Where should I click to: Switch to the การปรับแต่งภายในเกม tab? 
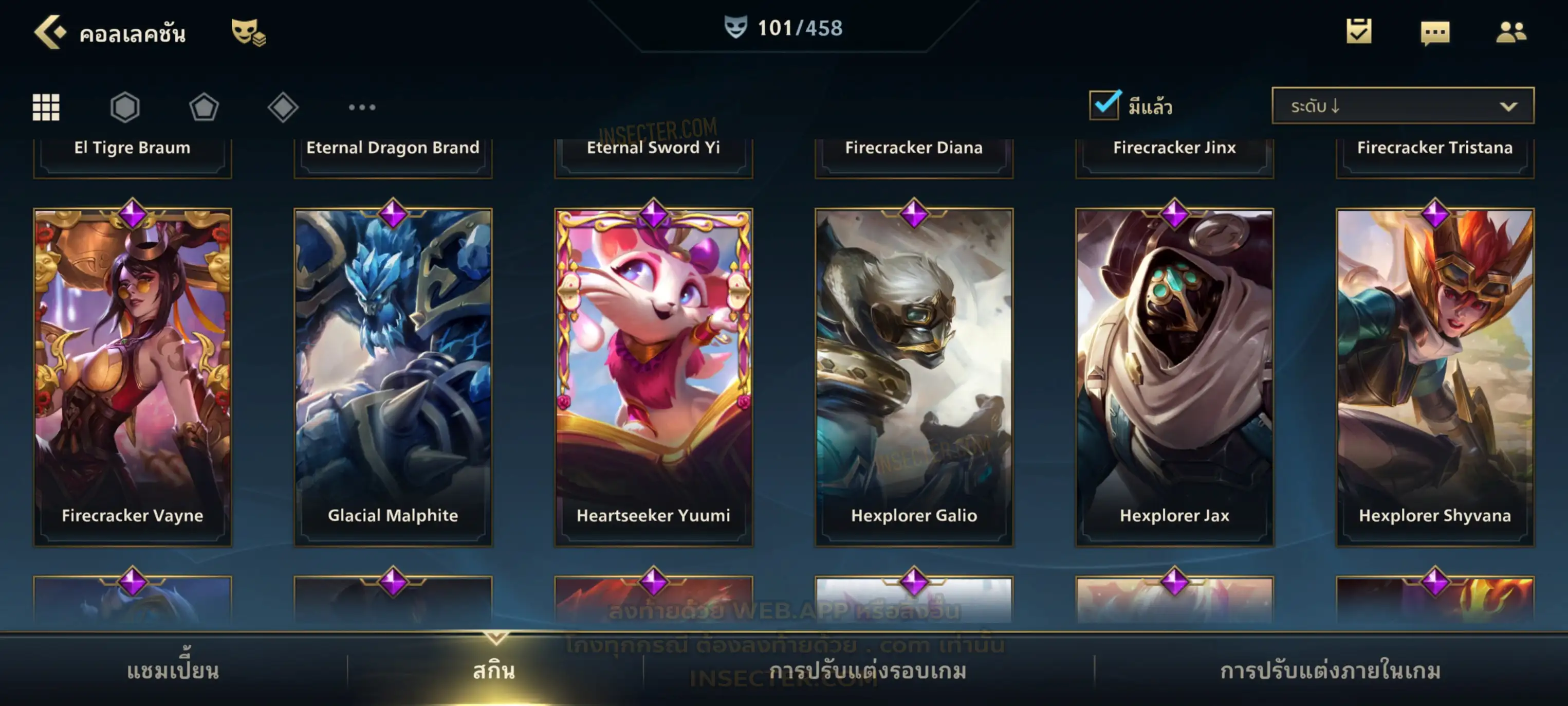pos(1330,671)
